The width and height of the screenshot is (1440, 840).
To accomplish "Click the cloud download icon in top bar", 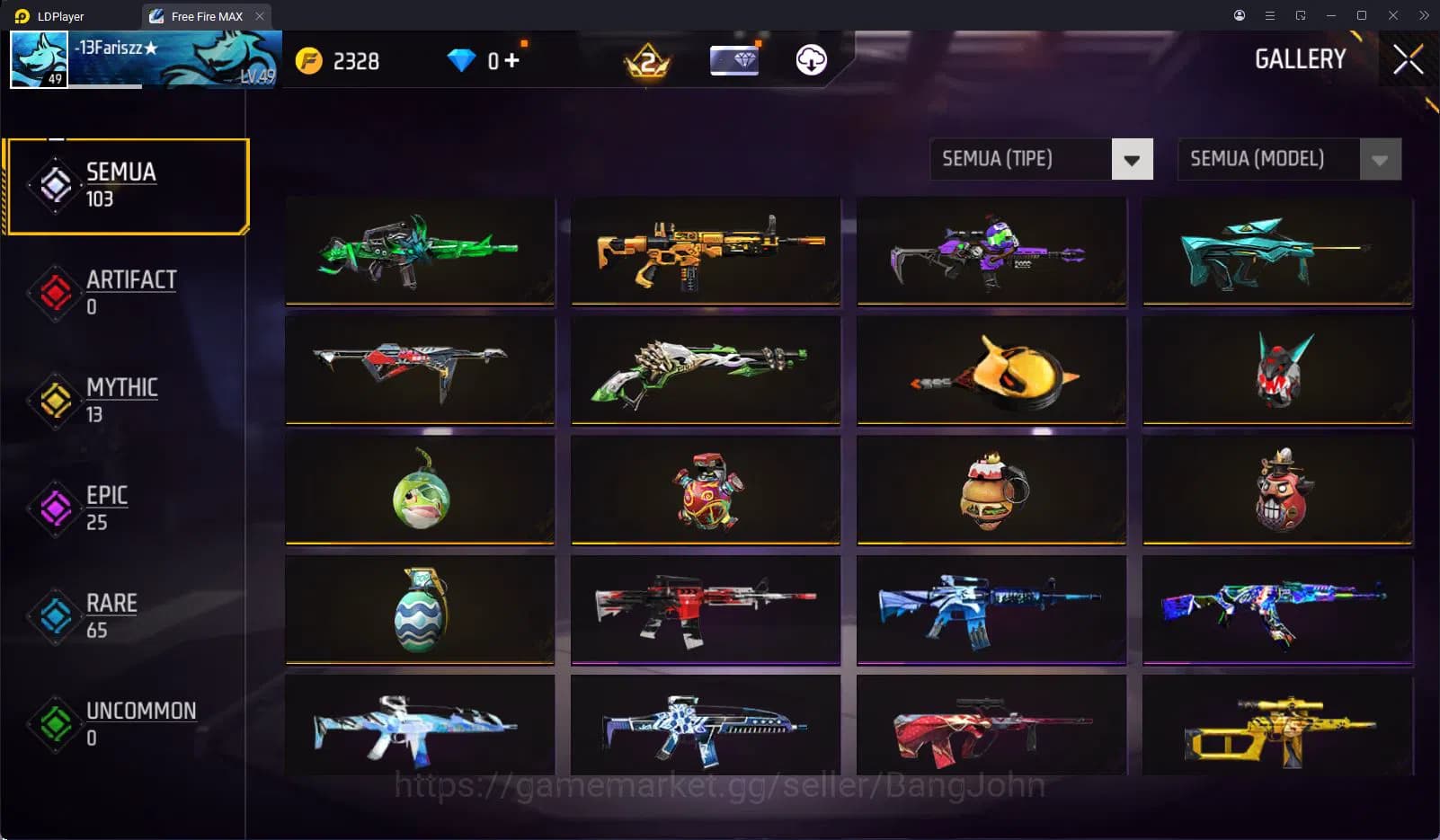I will pos(812,60).
